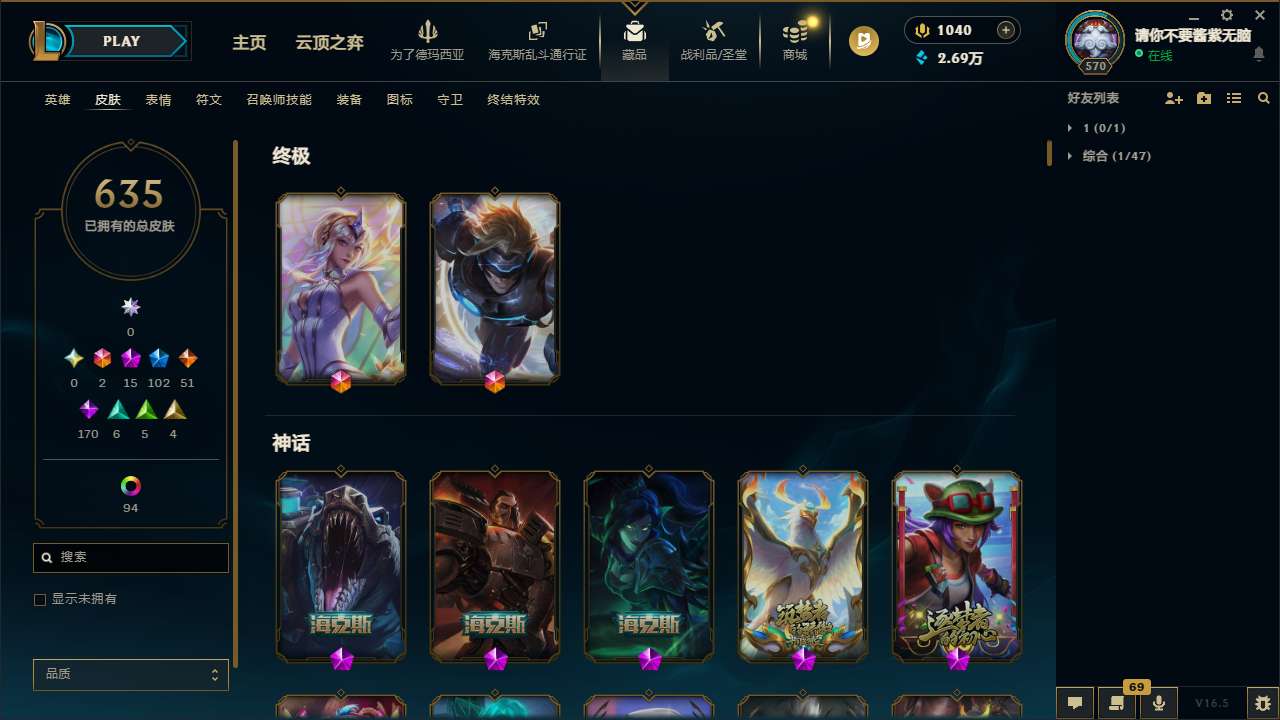Switch to the 英雄 collection tab
The width and height of the screenshot is (1280, 720).
click(x=57, y=100)
